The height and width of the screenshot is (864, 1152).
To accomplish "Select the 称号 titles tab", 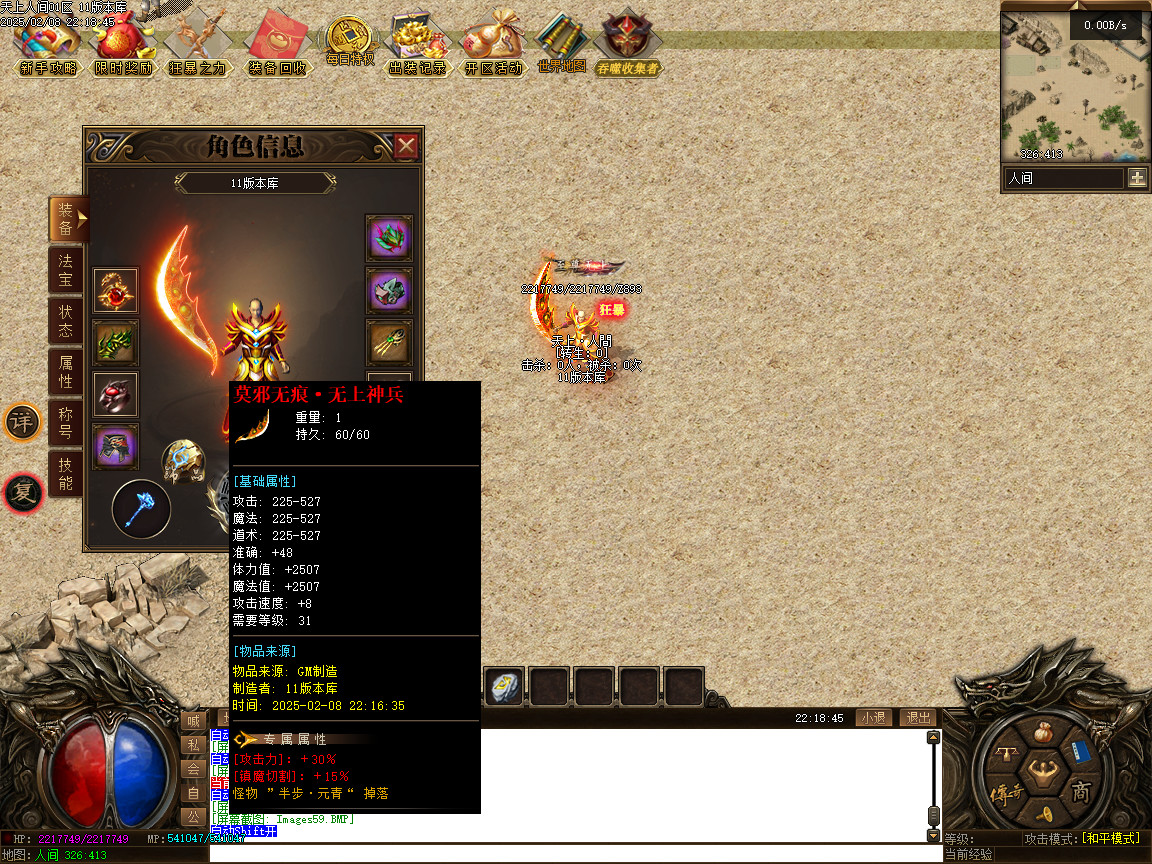I will 65,423.
